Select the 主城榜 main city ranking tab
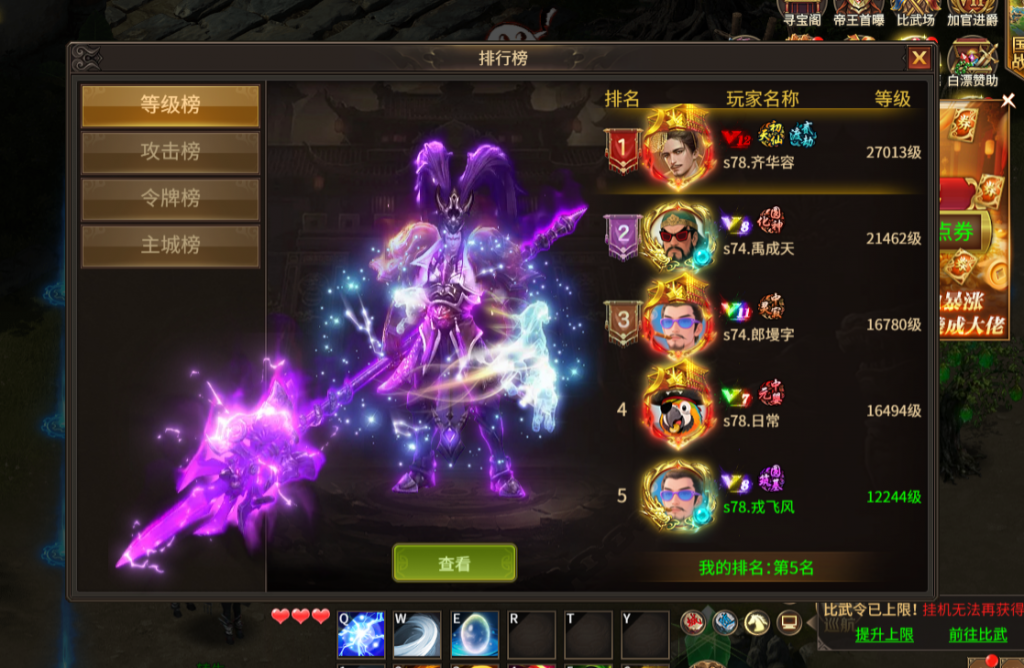The image size is (1024, 668). 170,245
